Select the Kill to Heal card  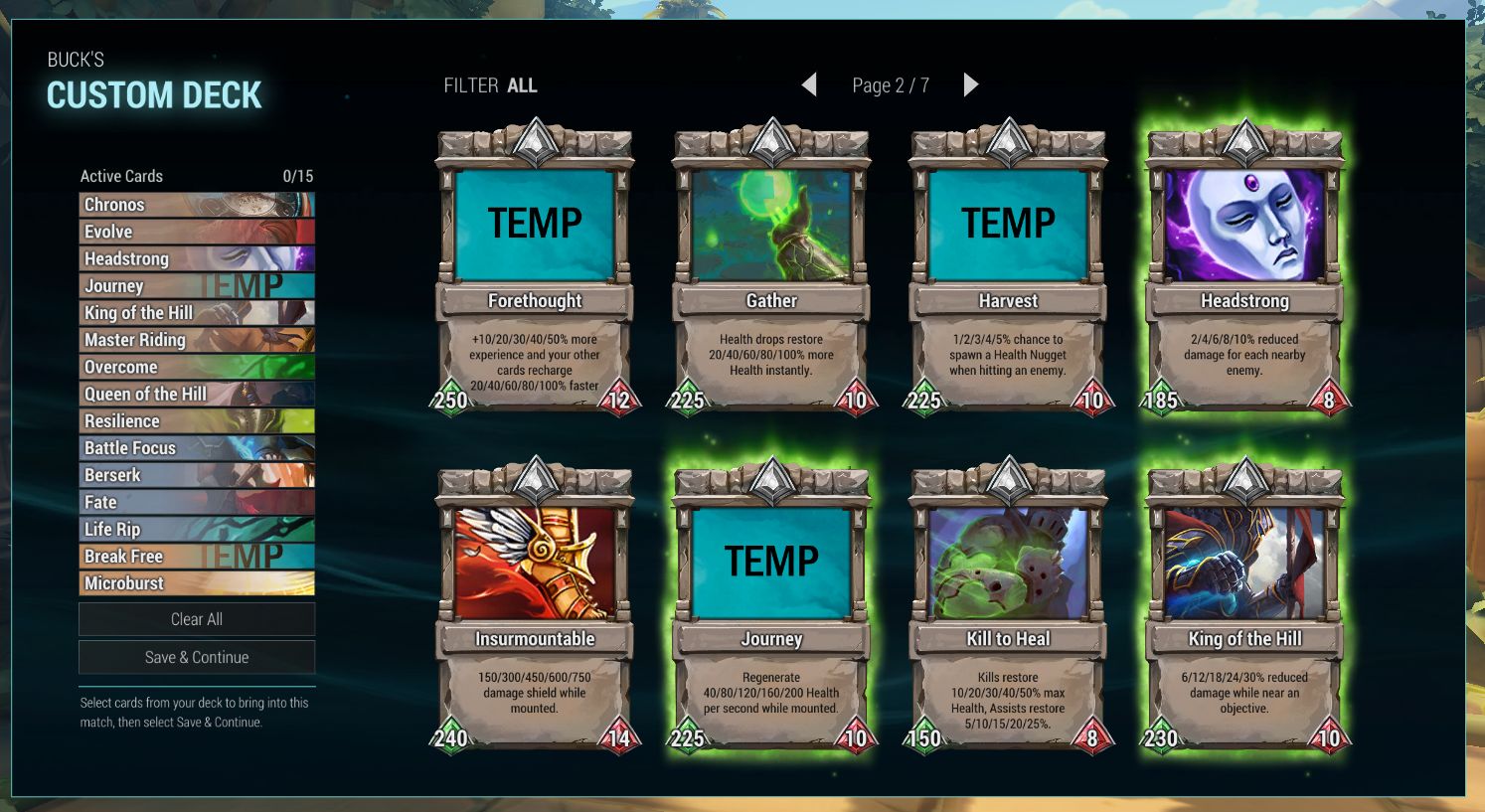pyautogui.click(x=1008, y=606)
